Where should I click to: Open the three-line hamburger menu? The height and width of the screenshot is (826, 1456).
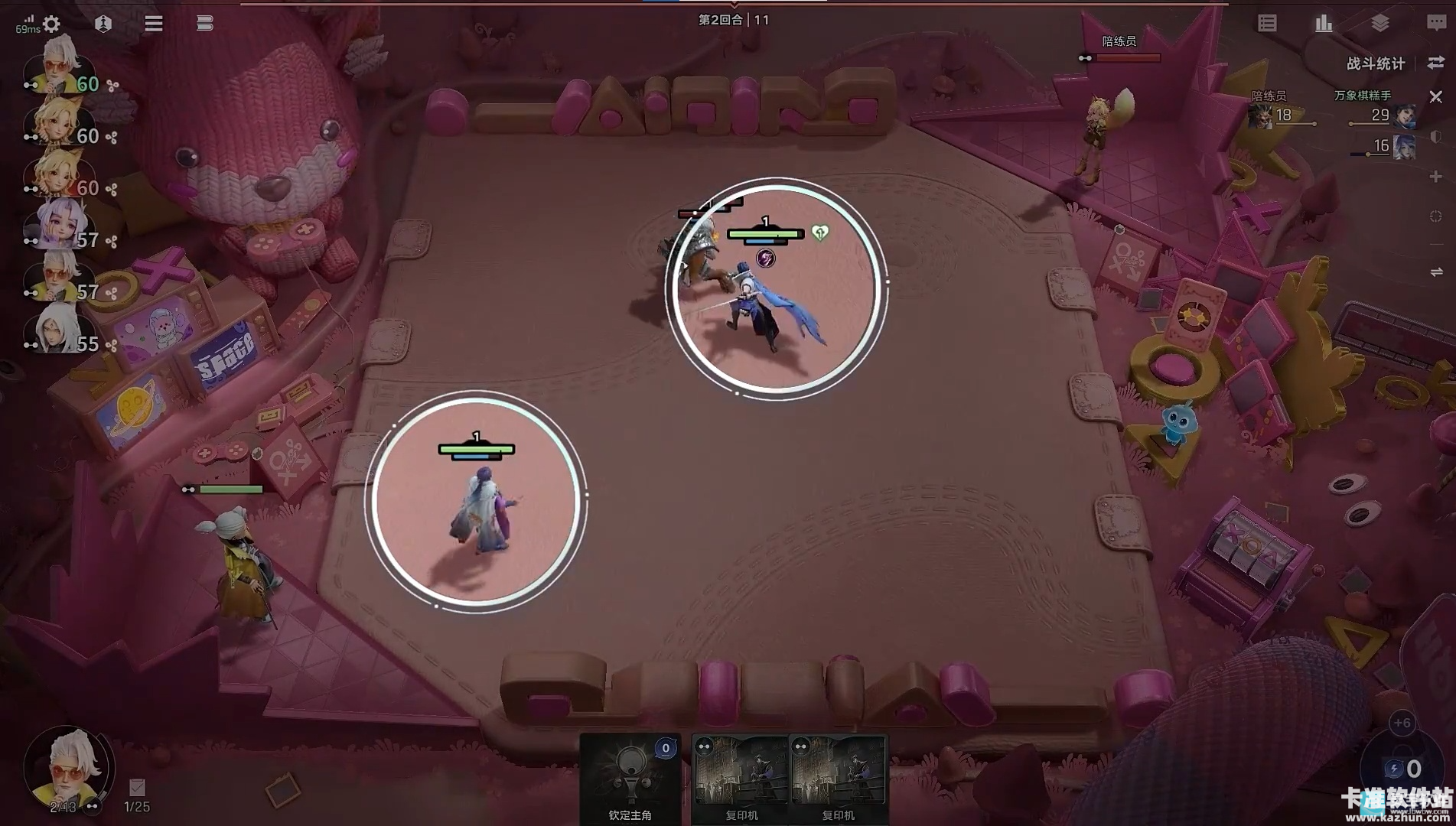(x=153, y=24)
